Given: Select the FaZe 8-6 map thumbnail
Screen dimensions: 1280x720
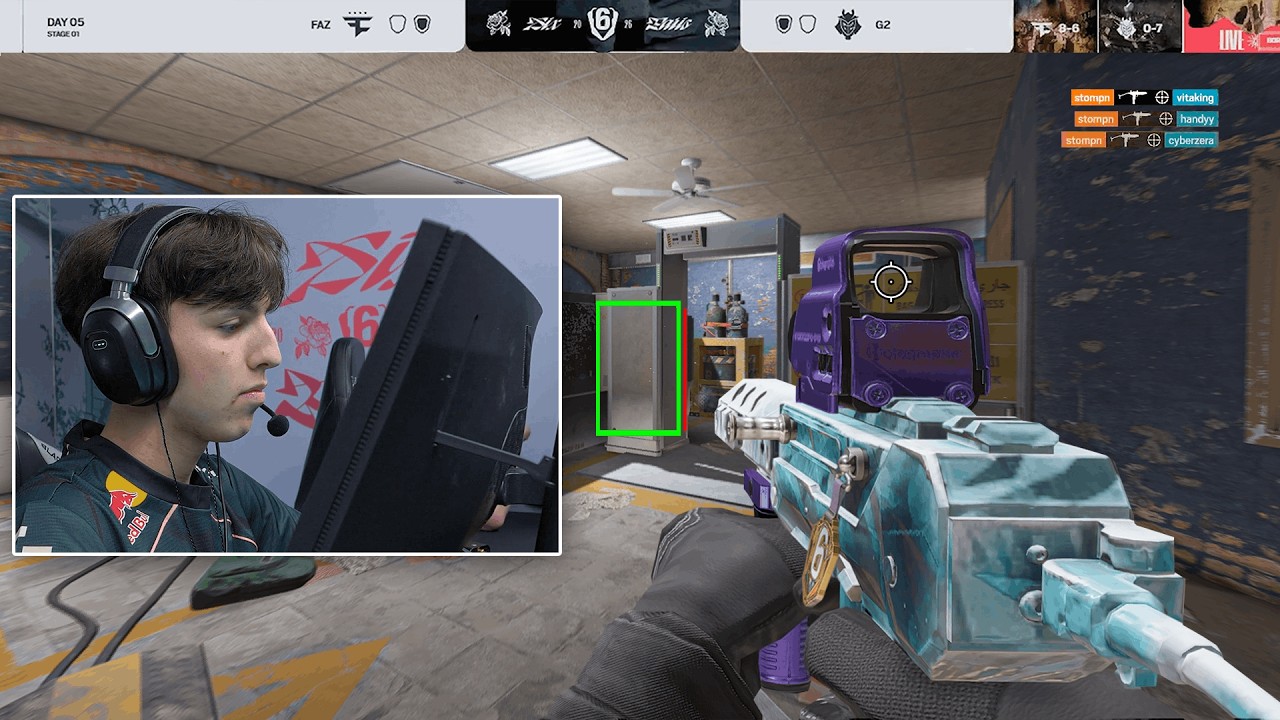Looking at the screenshot, I should pos(1055,26).
